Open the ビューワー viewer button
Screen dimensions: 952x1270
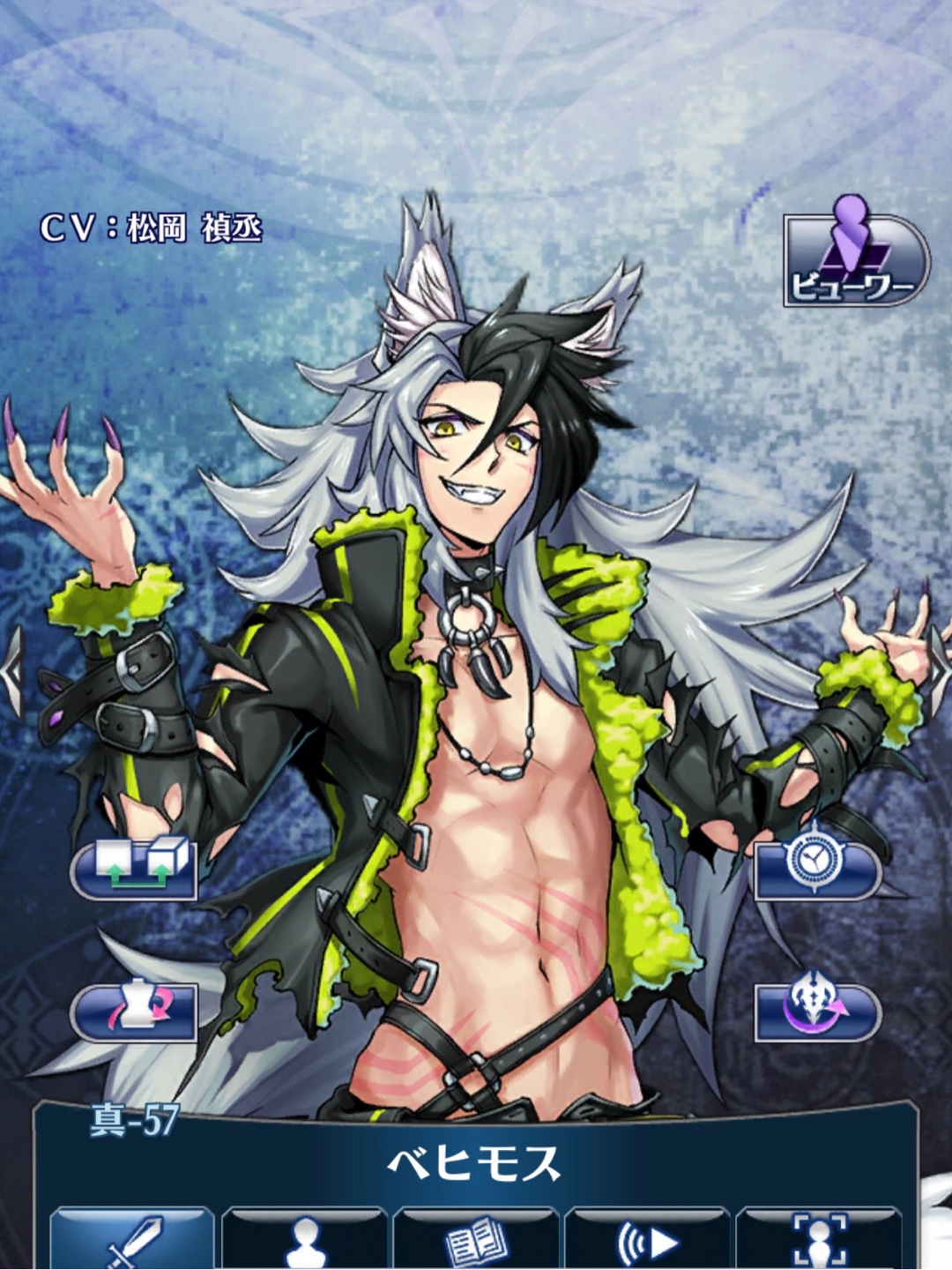[x=855, y=260]
